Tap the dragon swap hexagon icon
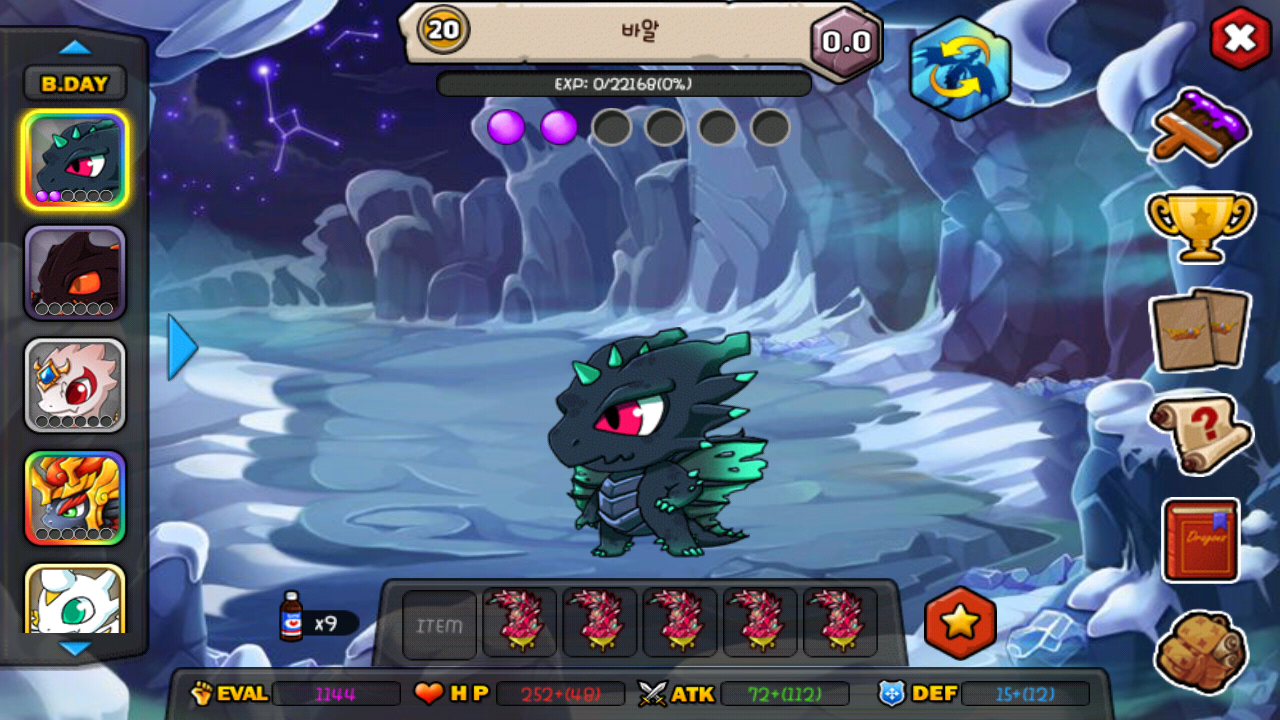This screenshot has height=720, width=1280. click(x=960, y=68)
